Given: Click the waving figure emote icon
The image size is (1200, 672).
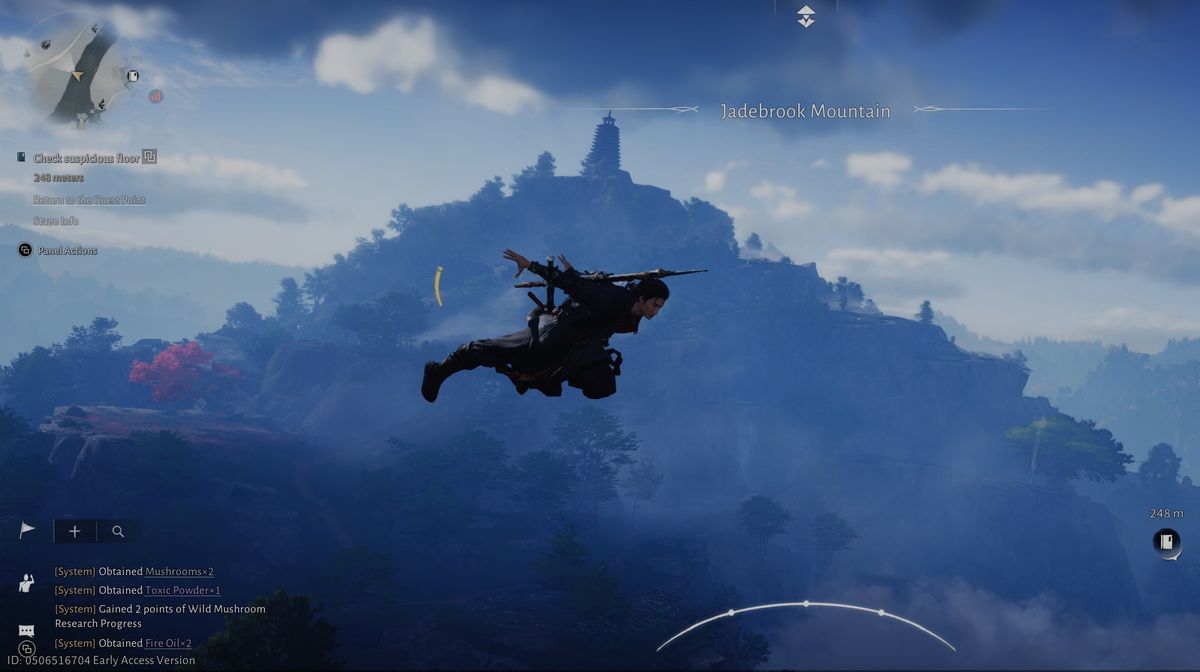Looking at the screenshot, I should click(x=27, y=582).
